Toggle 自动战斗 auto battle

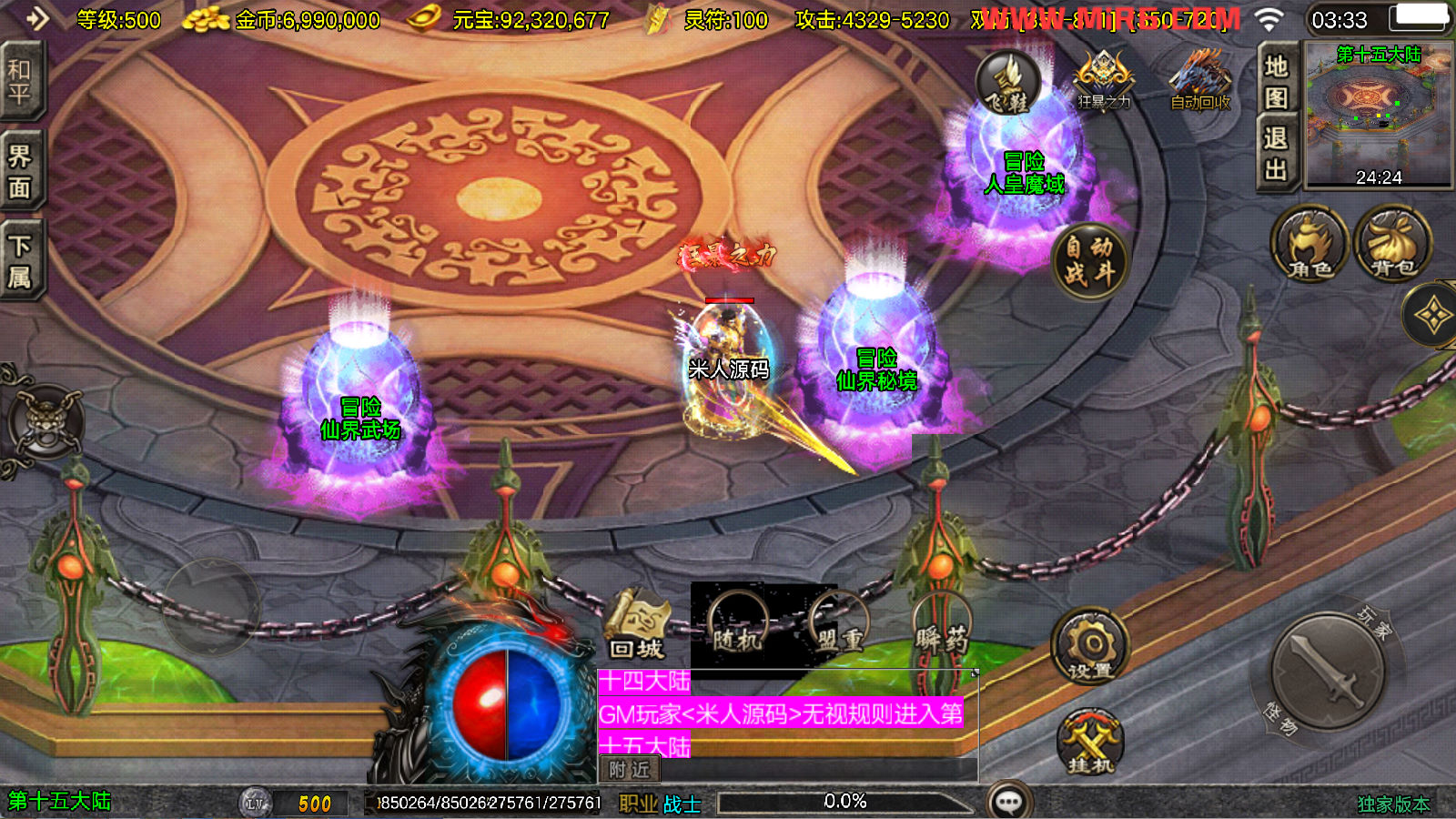[1089, 260]
